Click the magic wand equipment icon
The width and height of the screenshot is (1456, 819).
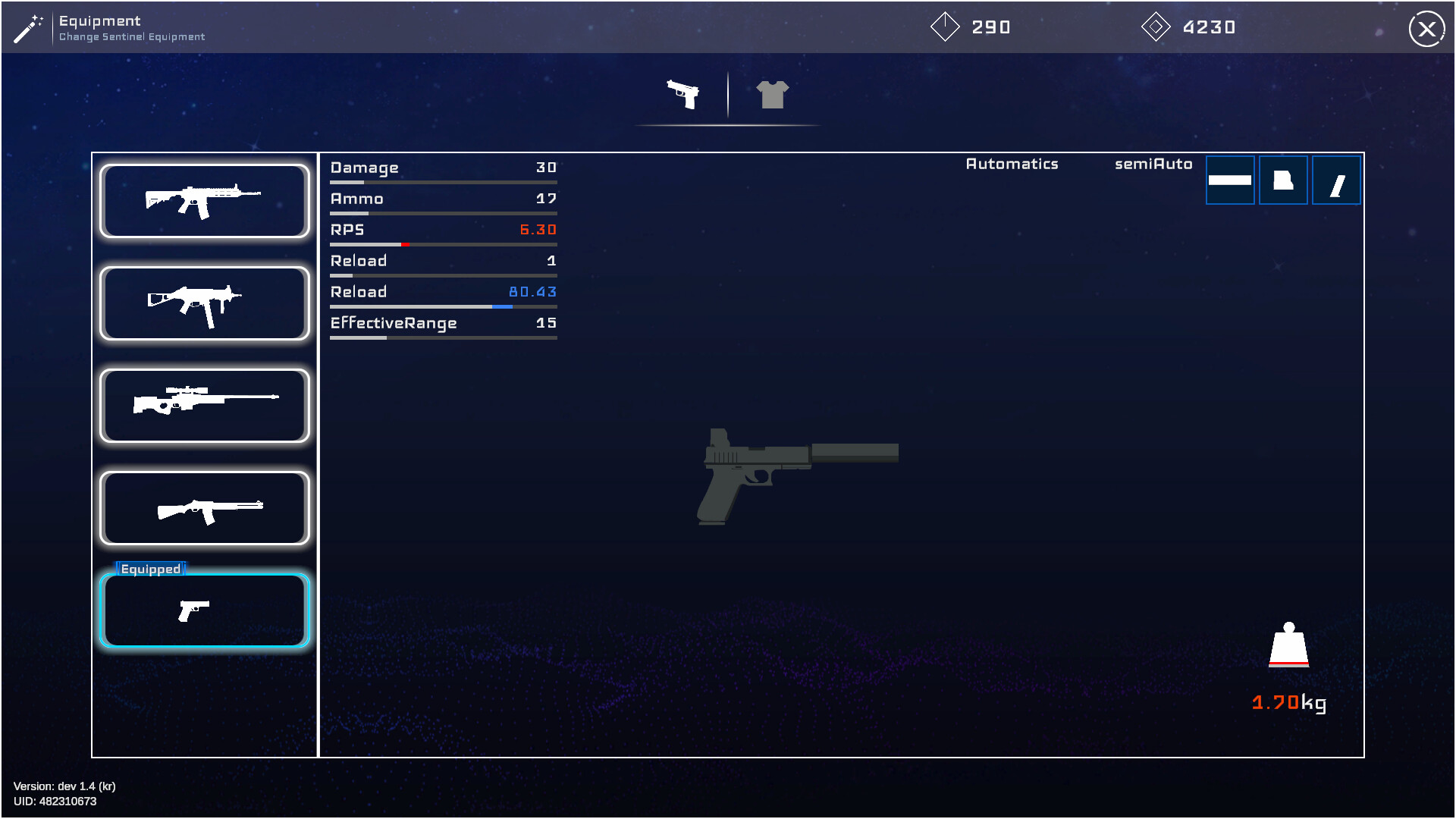[x=28, y=28]
